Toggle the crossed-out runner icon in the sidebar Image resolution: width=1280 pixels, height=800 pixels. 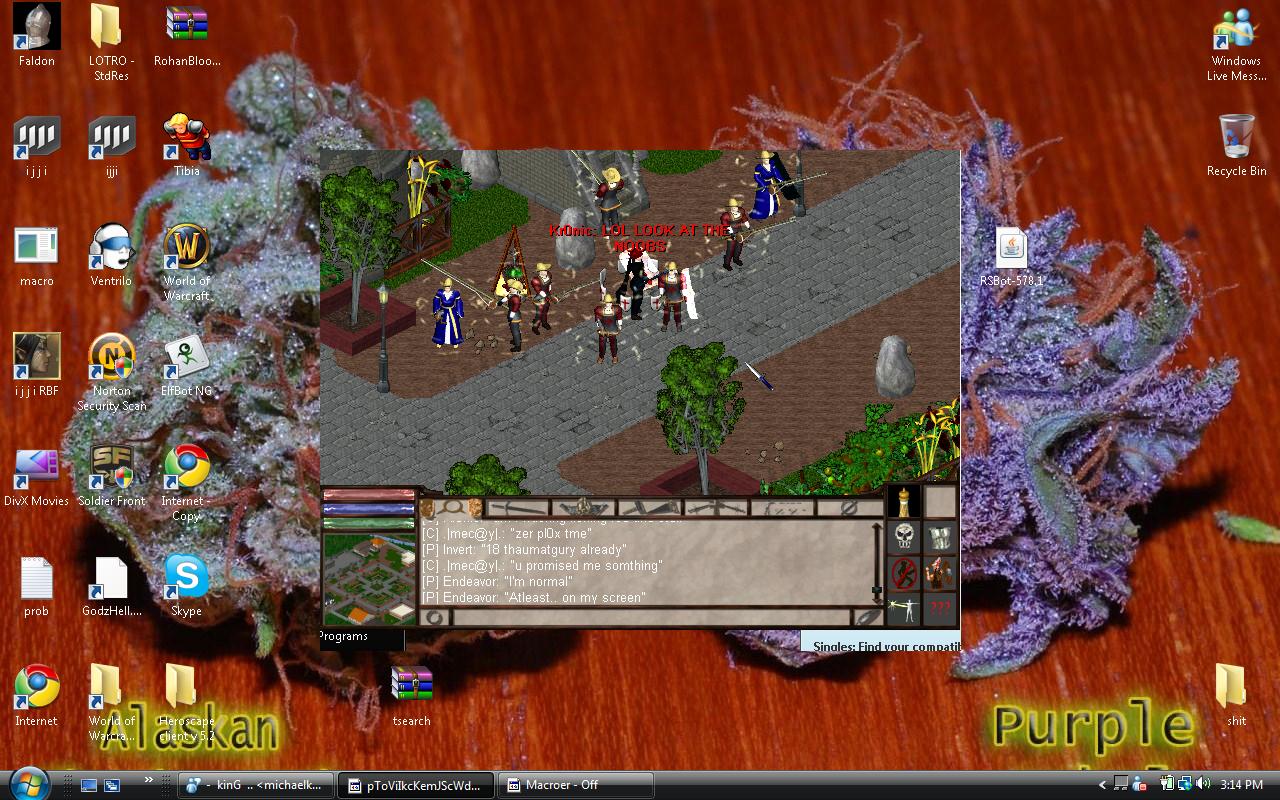903,573
